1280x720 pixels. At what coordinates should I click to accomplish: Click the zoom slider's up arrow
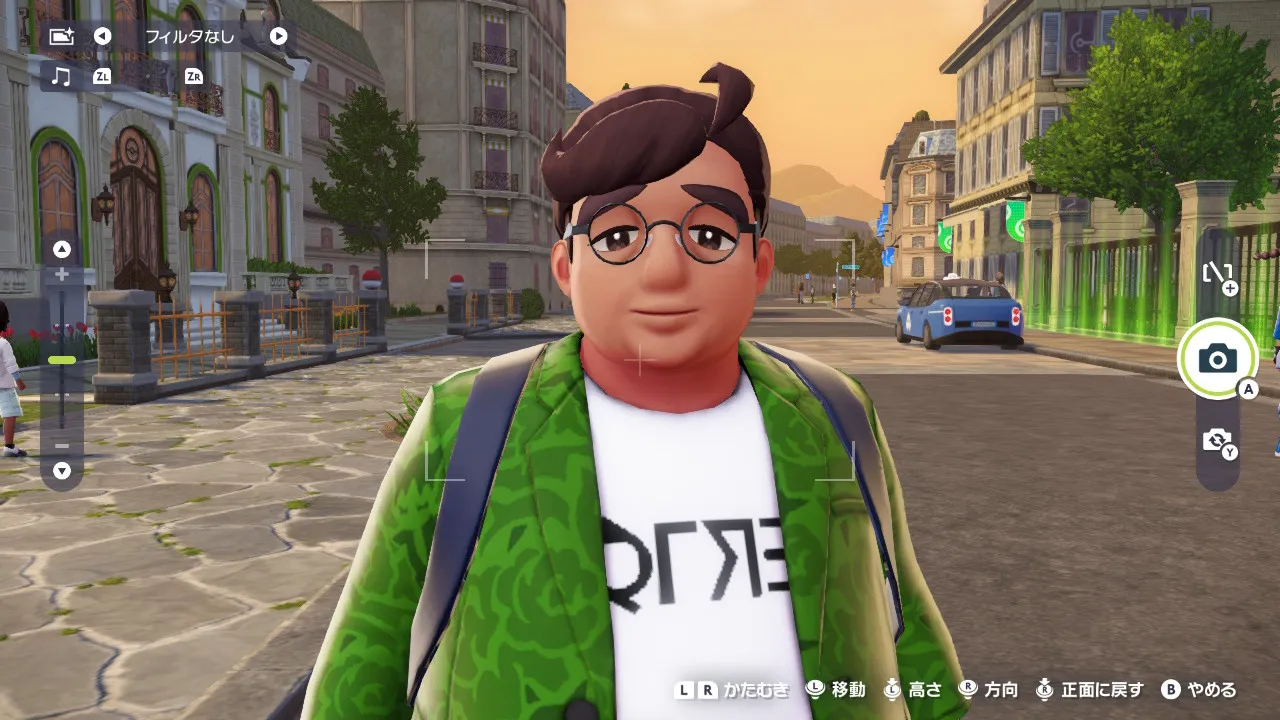pyautogui.click(x=62, y=249)
